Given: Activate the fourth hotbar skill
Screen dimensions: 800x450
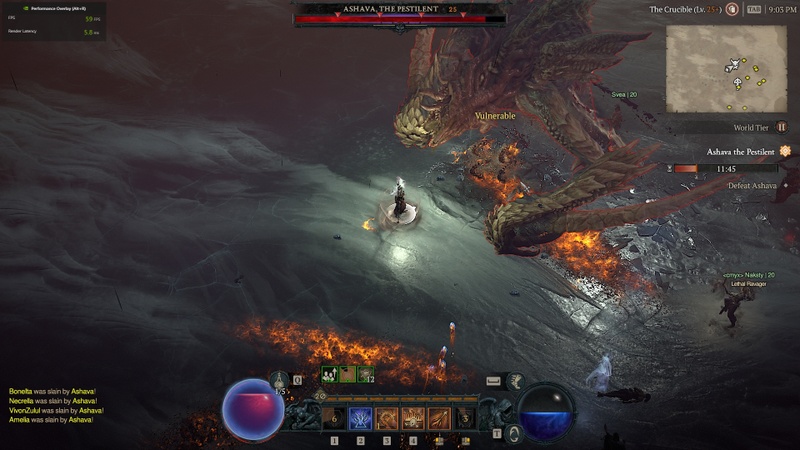Looking at the screenshot, I should pos(413,418).
